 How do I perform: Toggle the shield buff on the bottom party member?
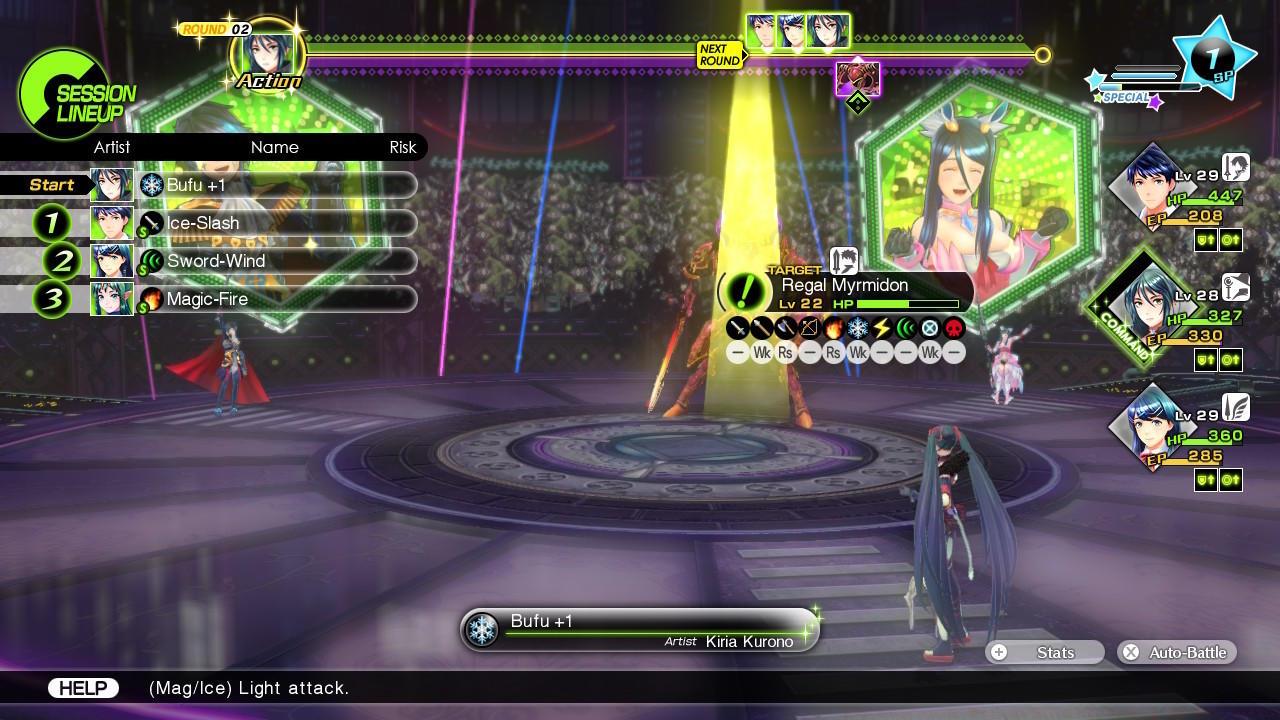tap(1206, 479)
